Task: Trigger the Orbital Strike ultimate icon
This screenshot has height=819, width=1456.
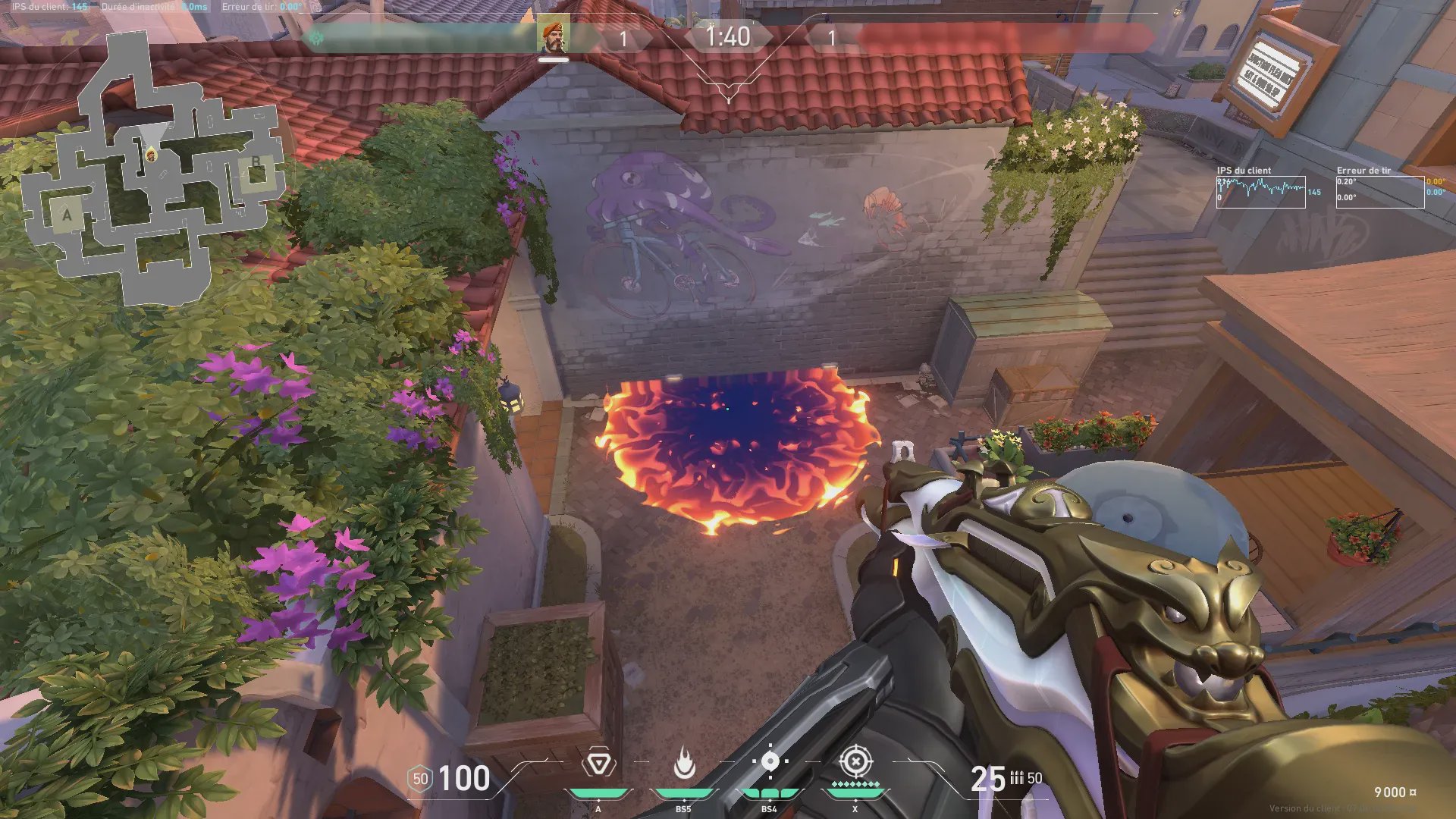Action: [855, 761]
